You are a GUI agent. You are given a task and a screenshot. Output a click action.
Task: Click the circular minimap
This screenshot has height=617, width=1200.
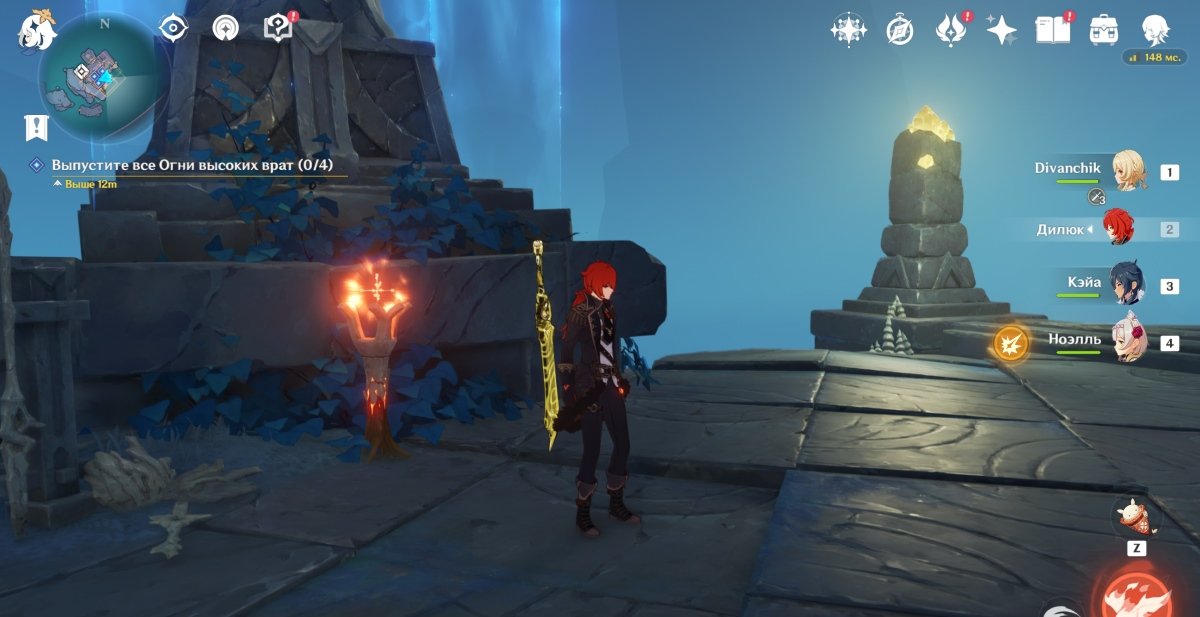[97, 77]
